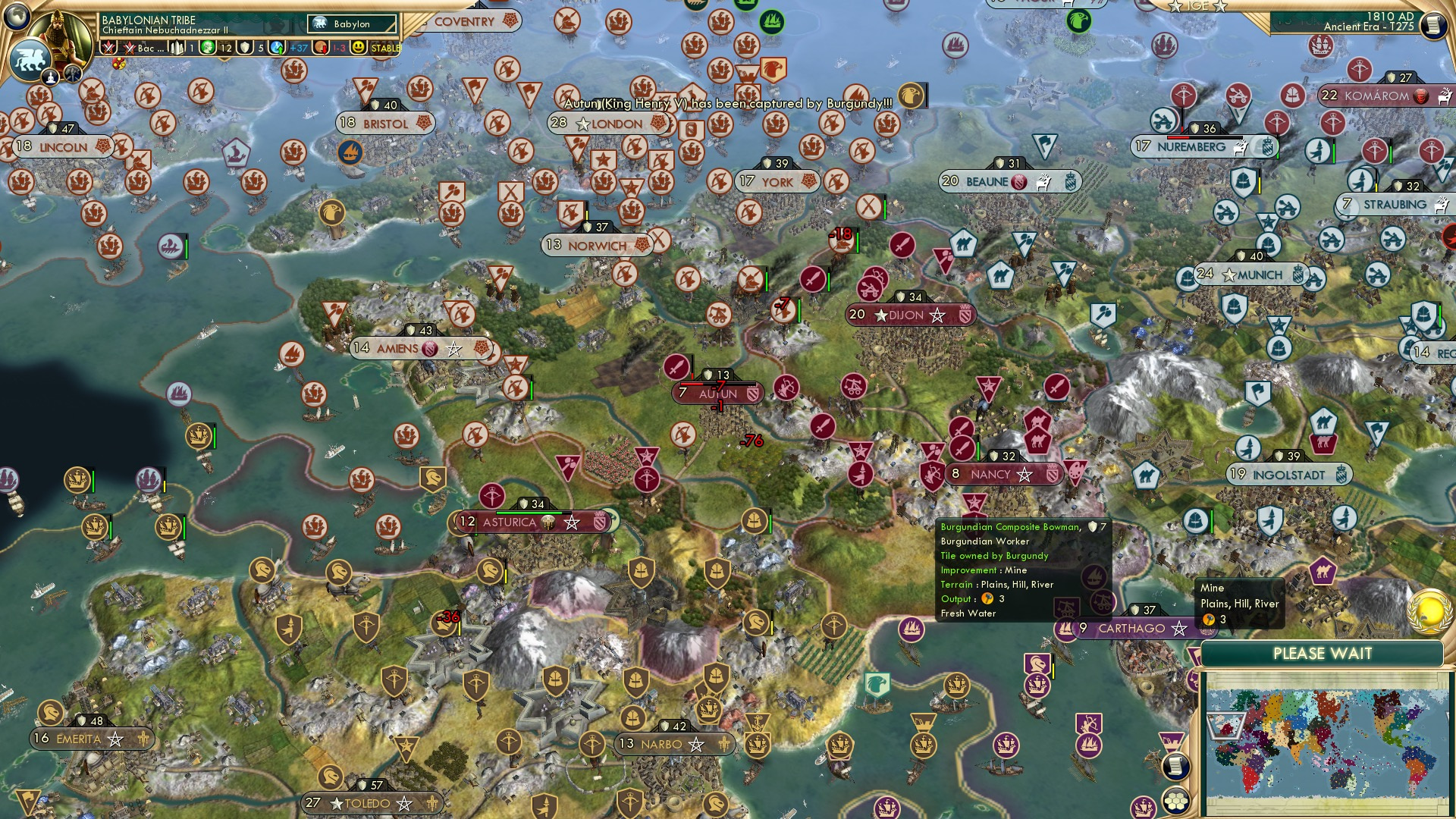Click the star icon on London's city banner
The image size is (1456, 819).
coord(583,124)
